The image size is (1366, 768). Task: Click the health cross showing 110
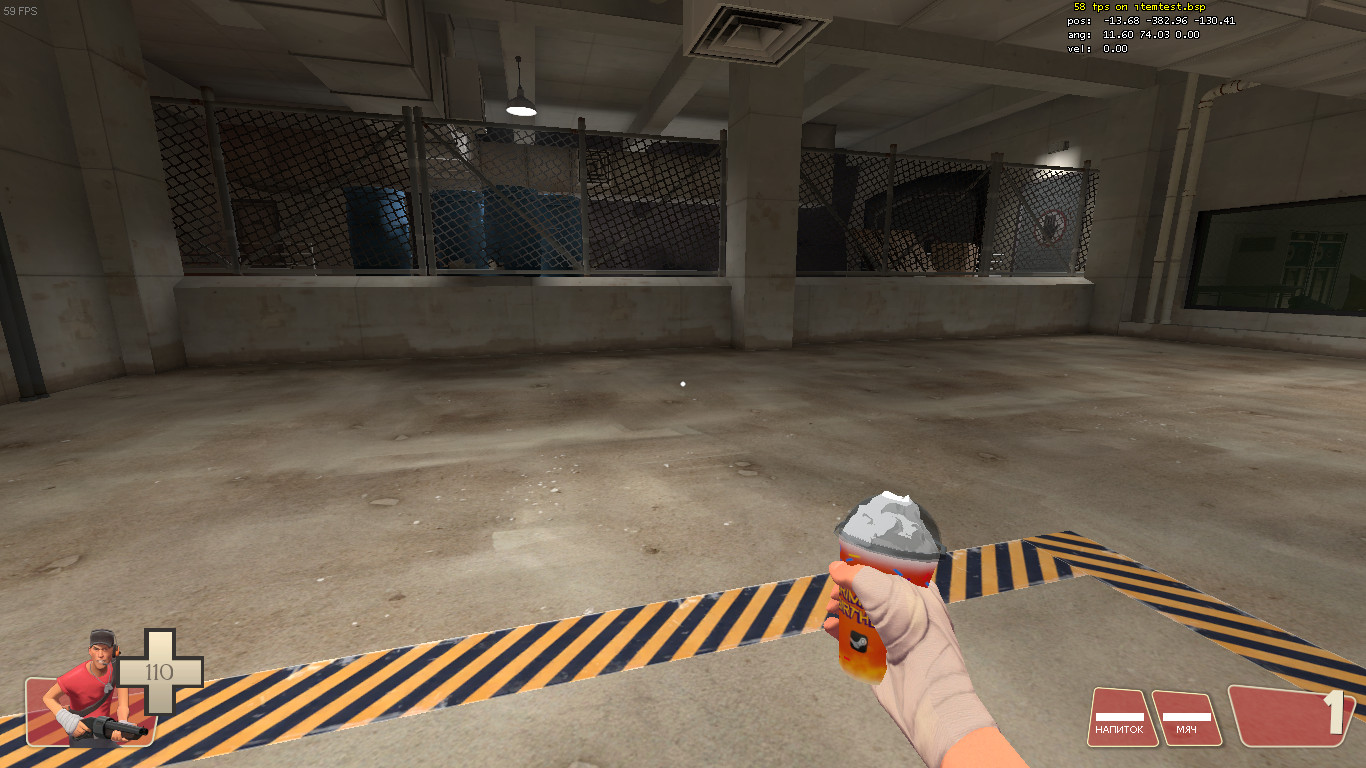click(x=160, y=670)
